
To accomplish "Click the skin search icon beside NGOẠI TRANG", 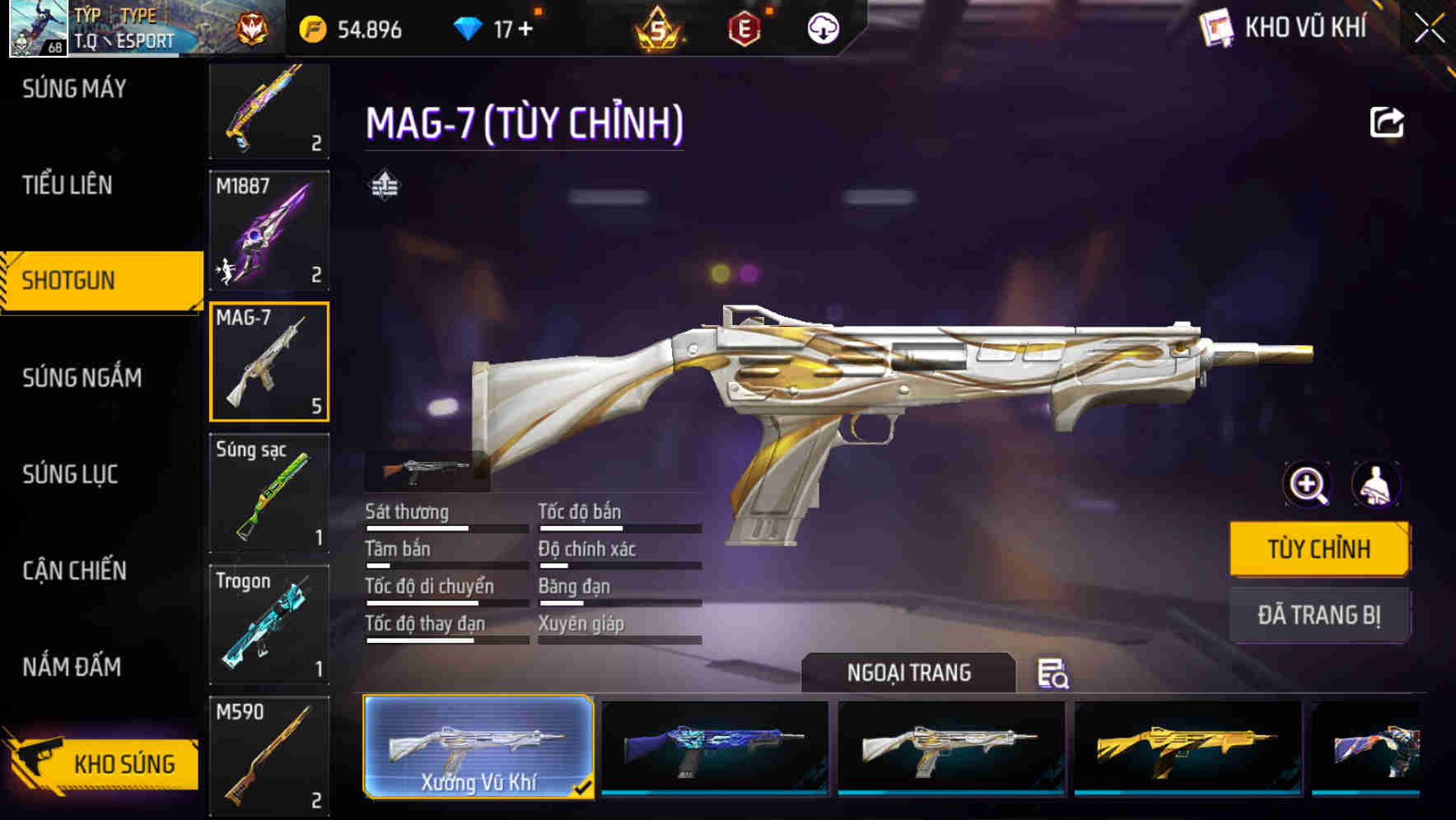I will pos(1054,675).
